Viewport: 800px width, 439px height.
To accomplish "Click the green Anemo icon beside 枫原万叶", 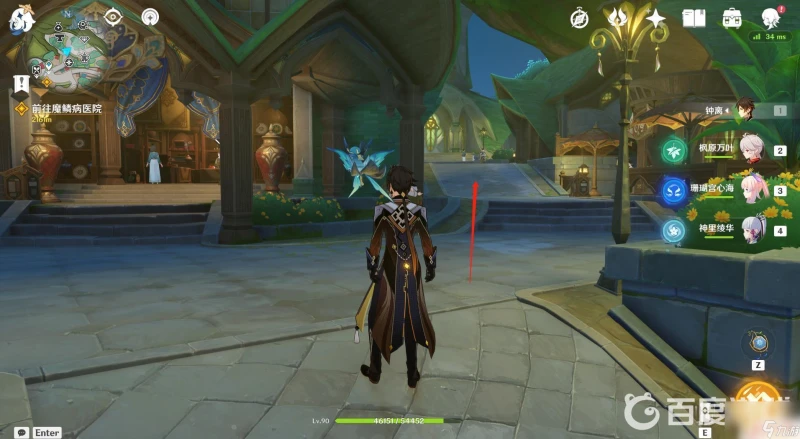I will [672, 151].
